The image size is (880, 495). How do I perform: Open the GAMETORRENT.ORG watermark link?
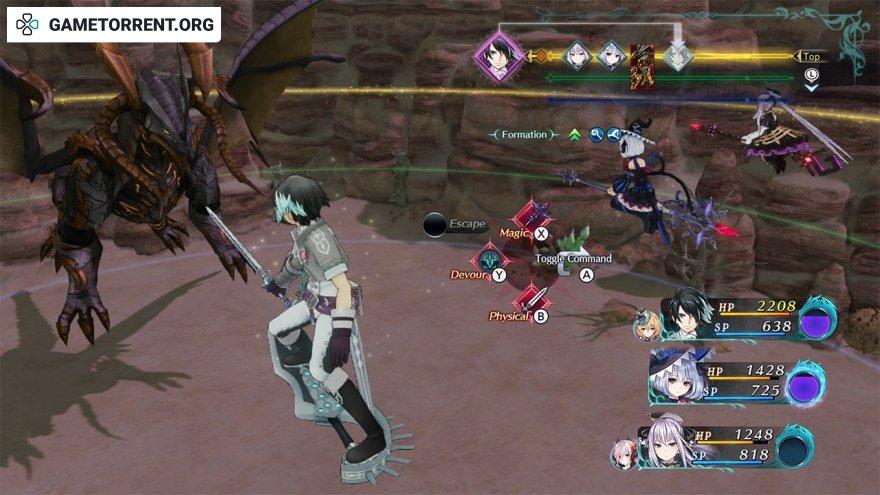coord(114,24)
